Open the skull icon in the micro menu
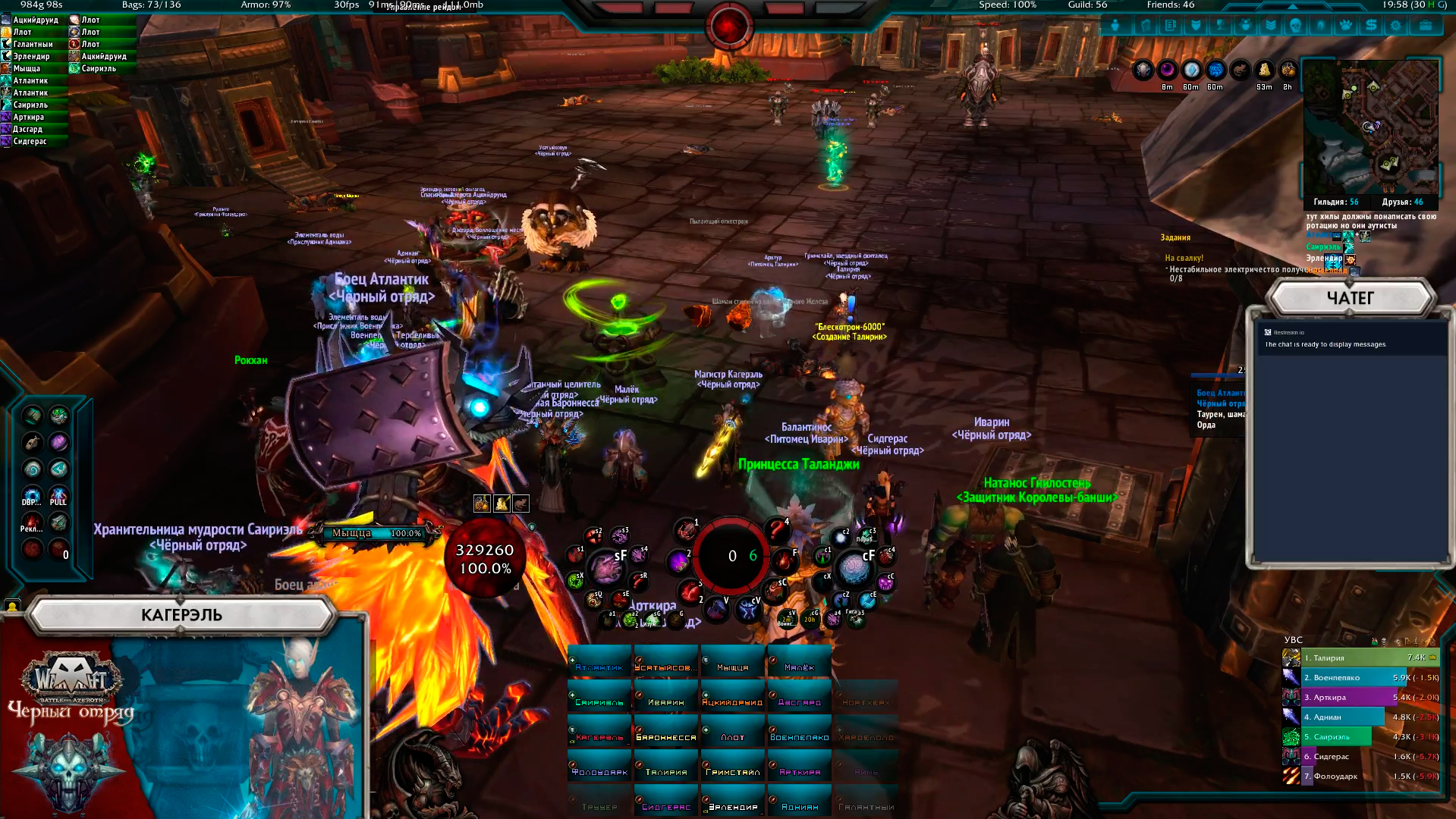 coord(1296,26)
